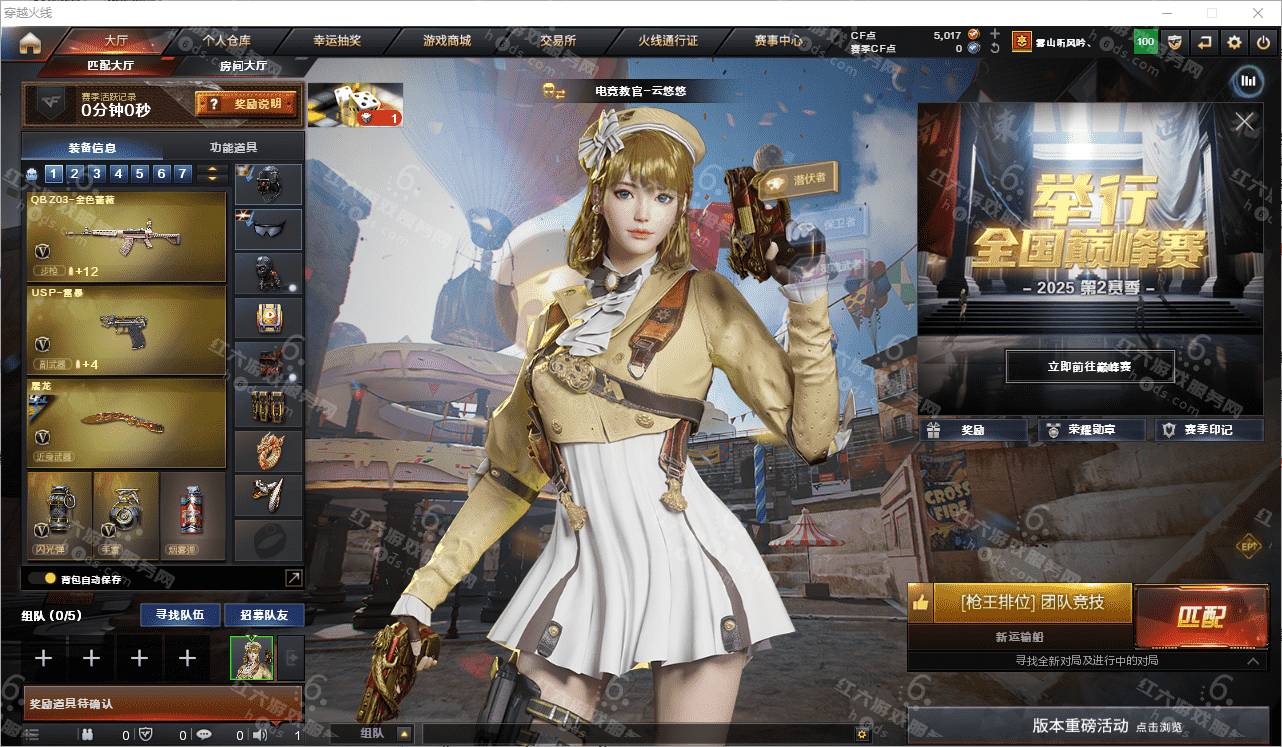Select backpack loadout number 3

click(97, 174)
